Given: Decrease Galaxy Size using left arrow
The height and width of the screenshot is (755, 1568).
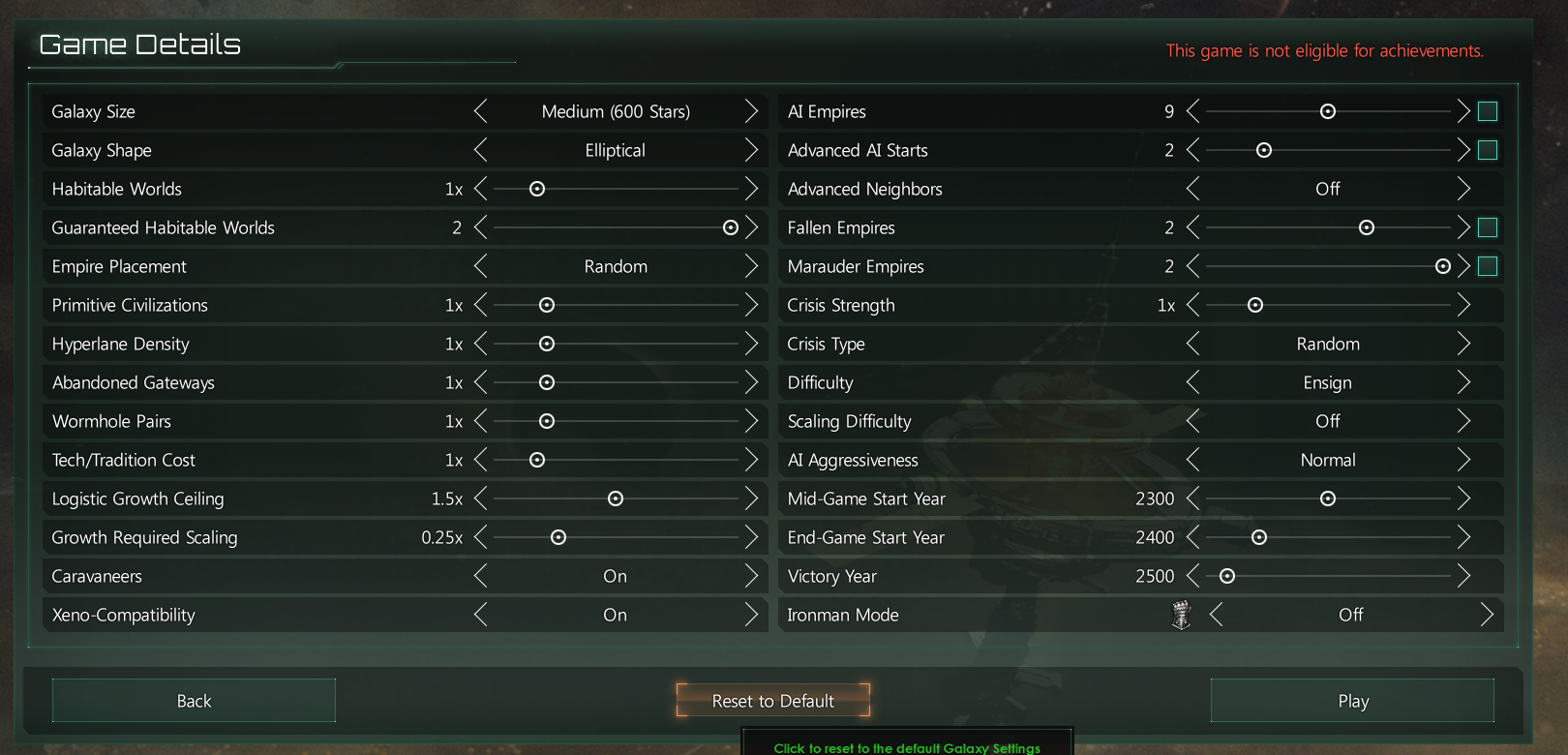Looking at the screenshot, I should click(481, 111).
